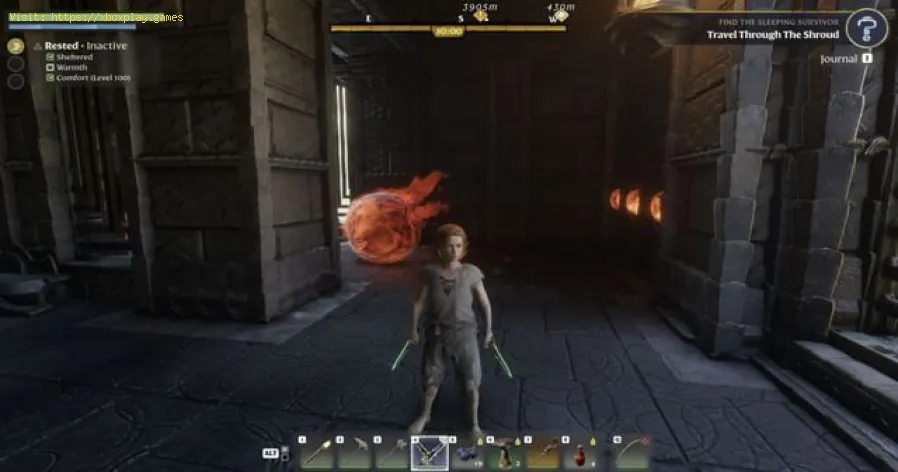Select the pickaxe hotbar slot
This screenshot has width=898, height=472.
pos(355,454)
